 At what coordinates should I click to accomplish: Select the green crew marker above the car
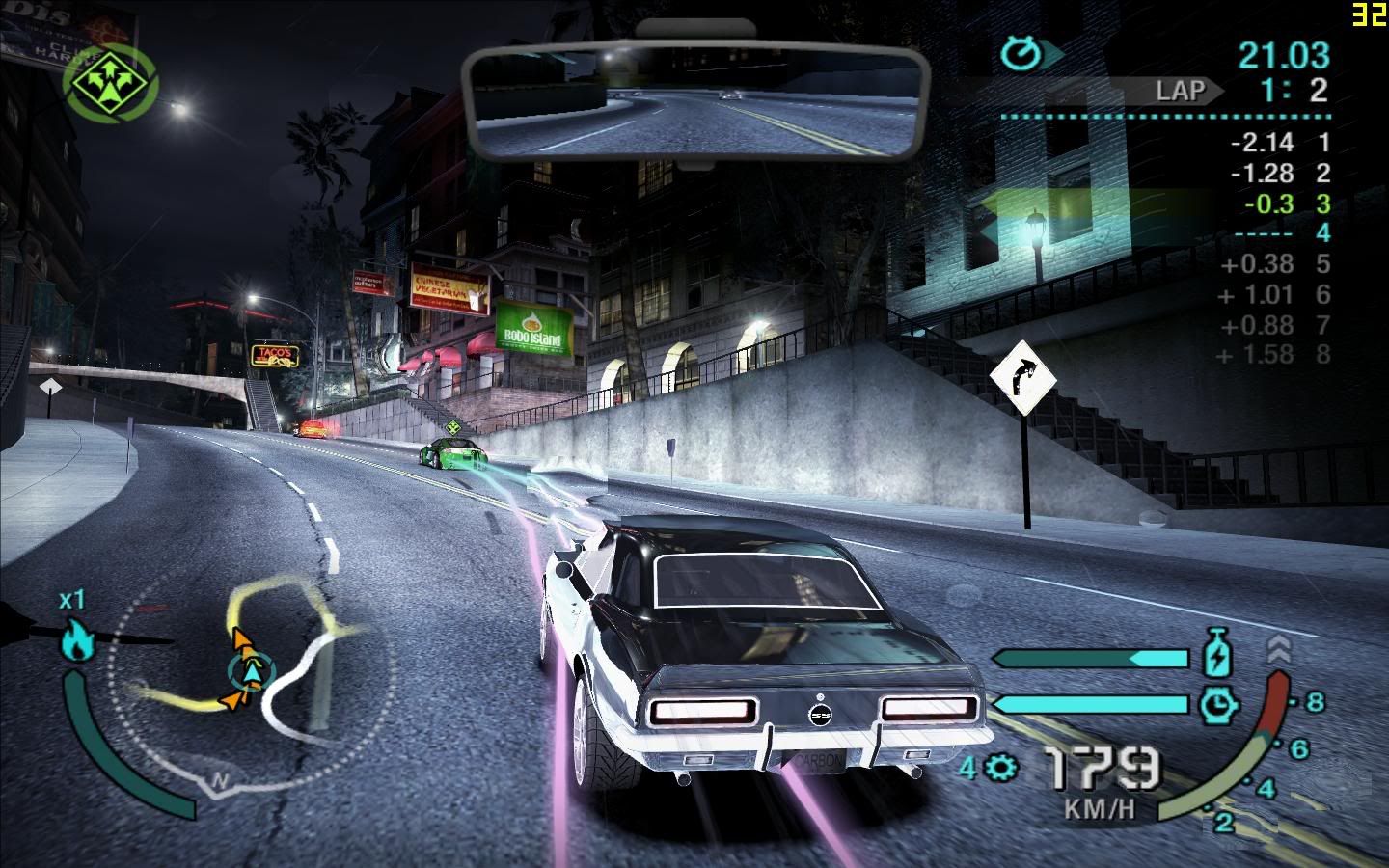(x=452, y=426)
